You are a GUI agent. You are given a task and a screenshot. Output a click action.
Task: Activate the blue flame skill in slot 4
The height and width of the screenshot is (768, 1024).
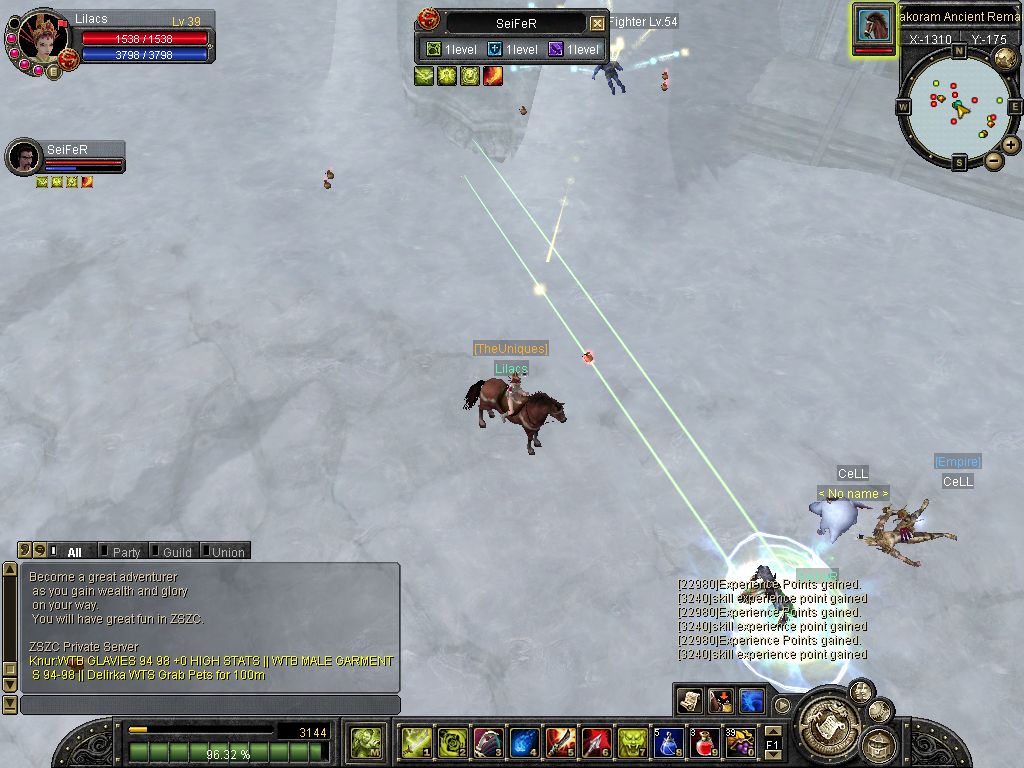click(524, 742)
